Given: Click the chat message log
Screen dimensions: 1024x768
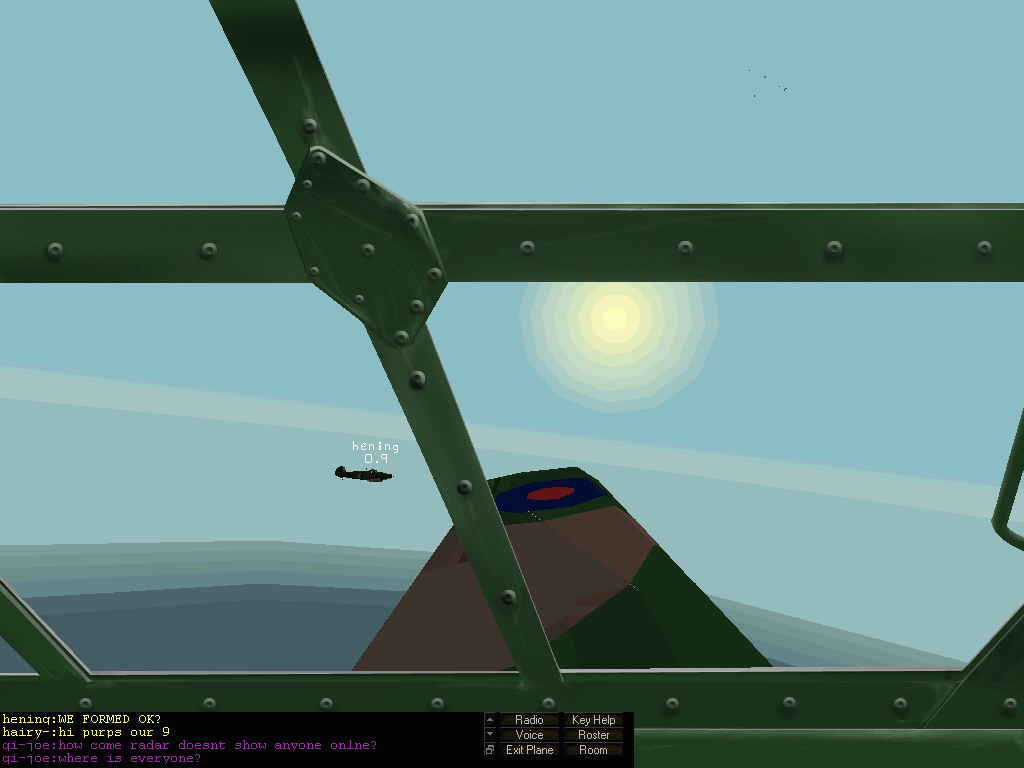Looking at the screenshot, I should (240, 739).
